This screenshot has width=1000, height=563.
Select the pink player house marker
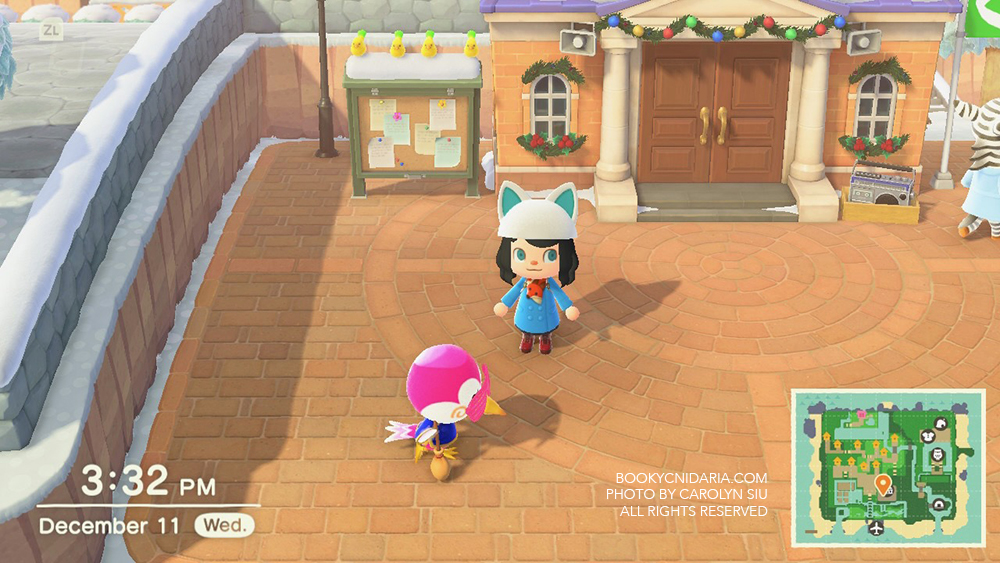[861, 414]
